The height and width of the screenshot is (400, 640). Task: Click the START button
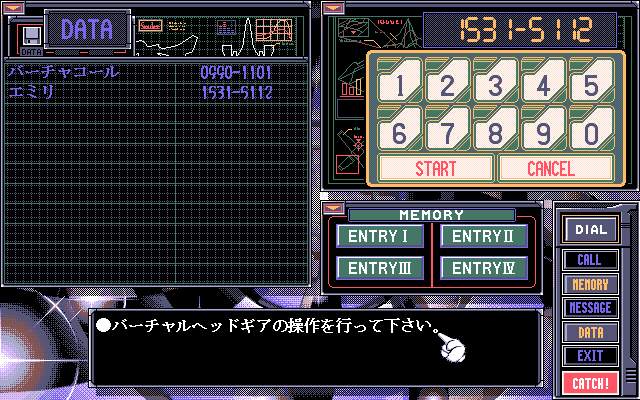coord(435,168)
